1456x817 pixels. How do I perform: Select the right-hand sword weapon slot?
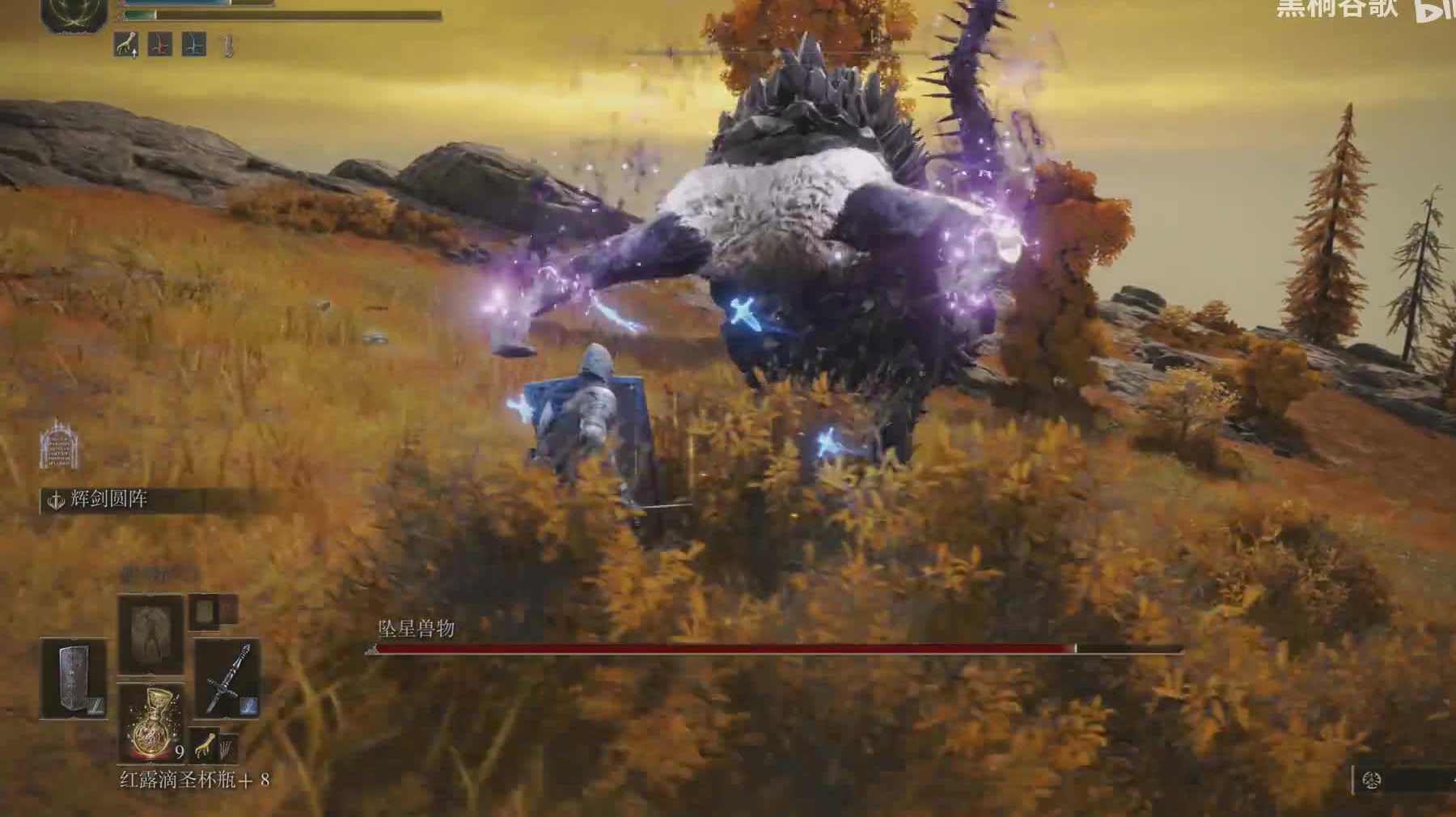pos(227,679)
